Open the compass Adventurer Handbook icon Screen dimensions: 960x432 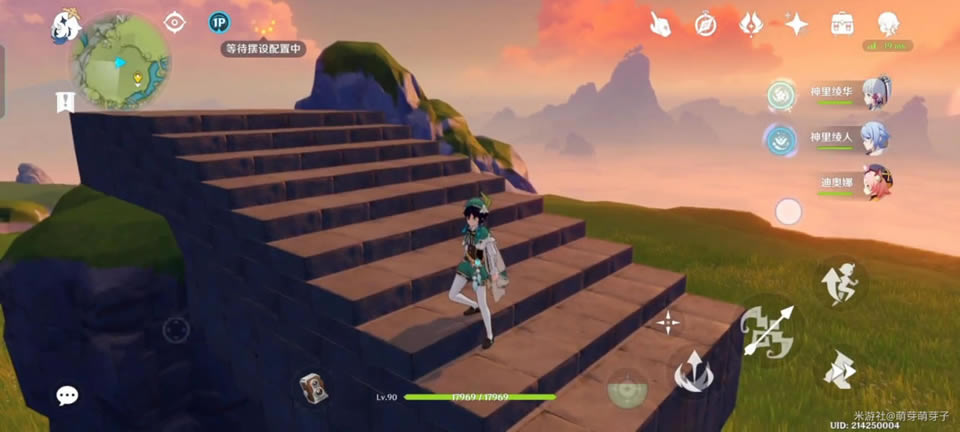click(x=706, y=24)
